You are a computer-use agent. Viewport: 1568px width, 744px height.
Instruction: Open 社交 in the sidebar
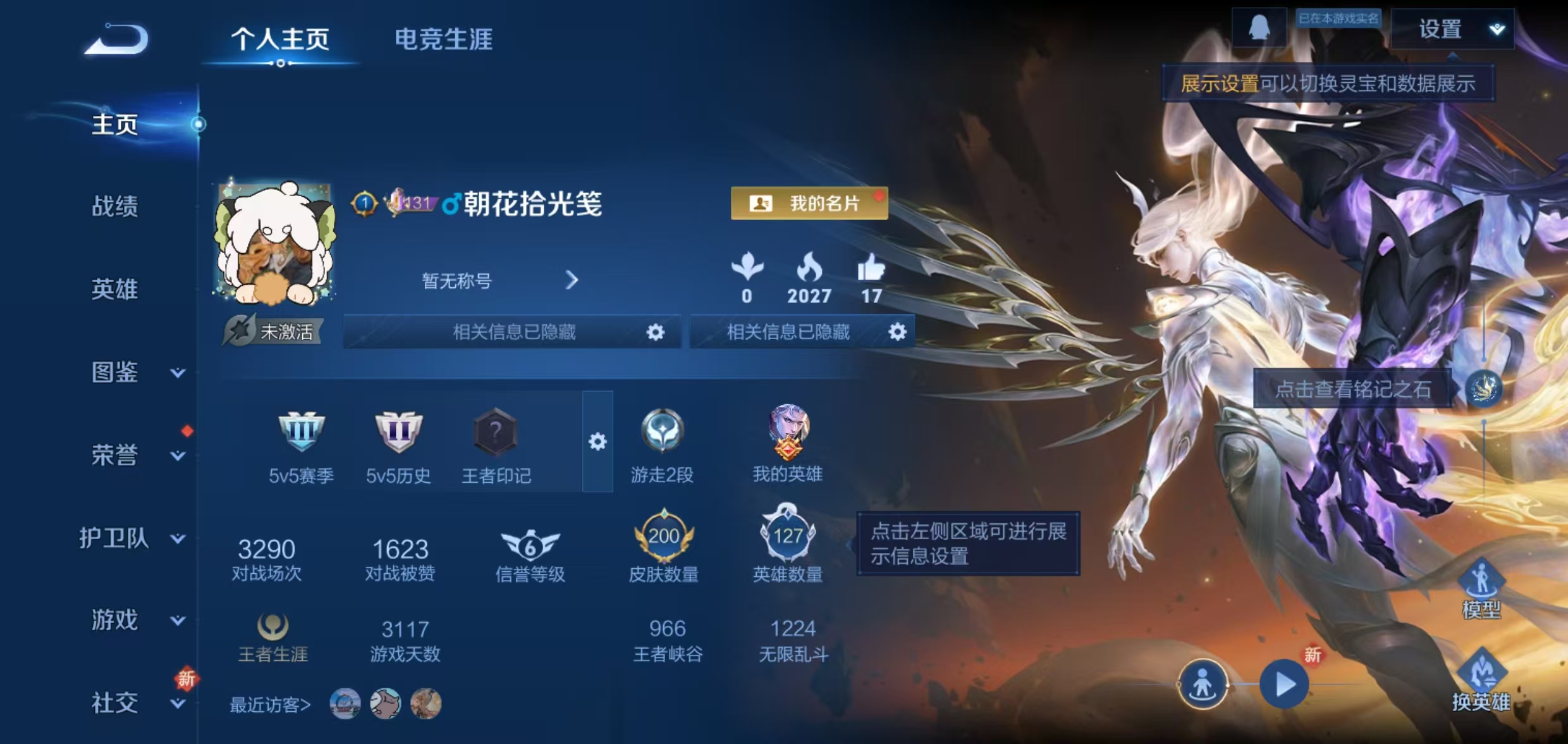pos(114,702)
